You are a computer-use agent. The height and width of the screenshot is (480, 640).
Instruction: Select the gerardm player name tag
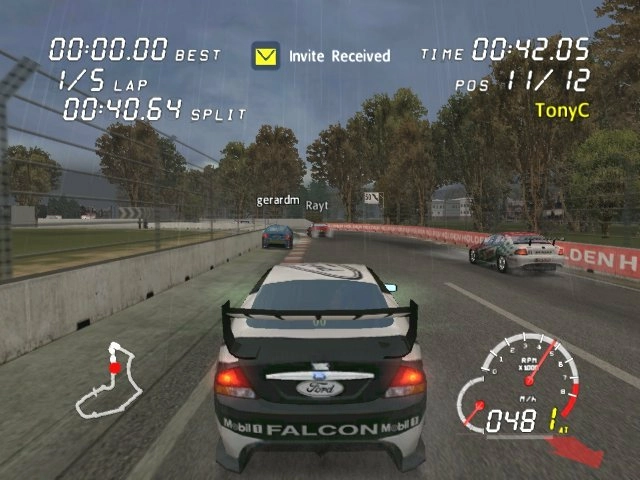click(277, 200)
